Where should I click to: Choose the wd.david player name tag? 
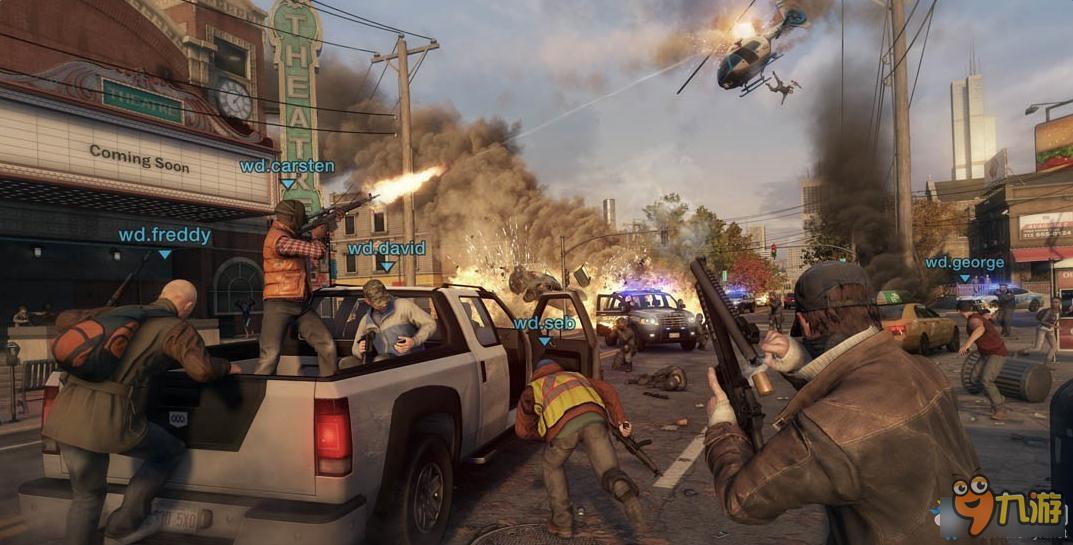(x=386, y=248)
